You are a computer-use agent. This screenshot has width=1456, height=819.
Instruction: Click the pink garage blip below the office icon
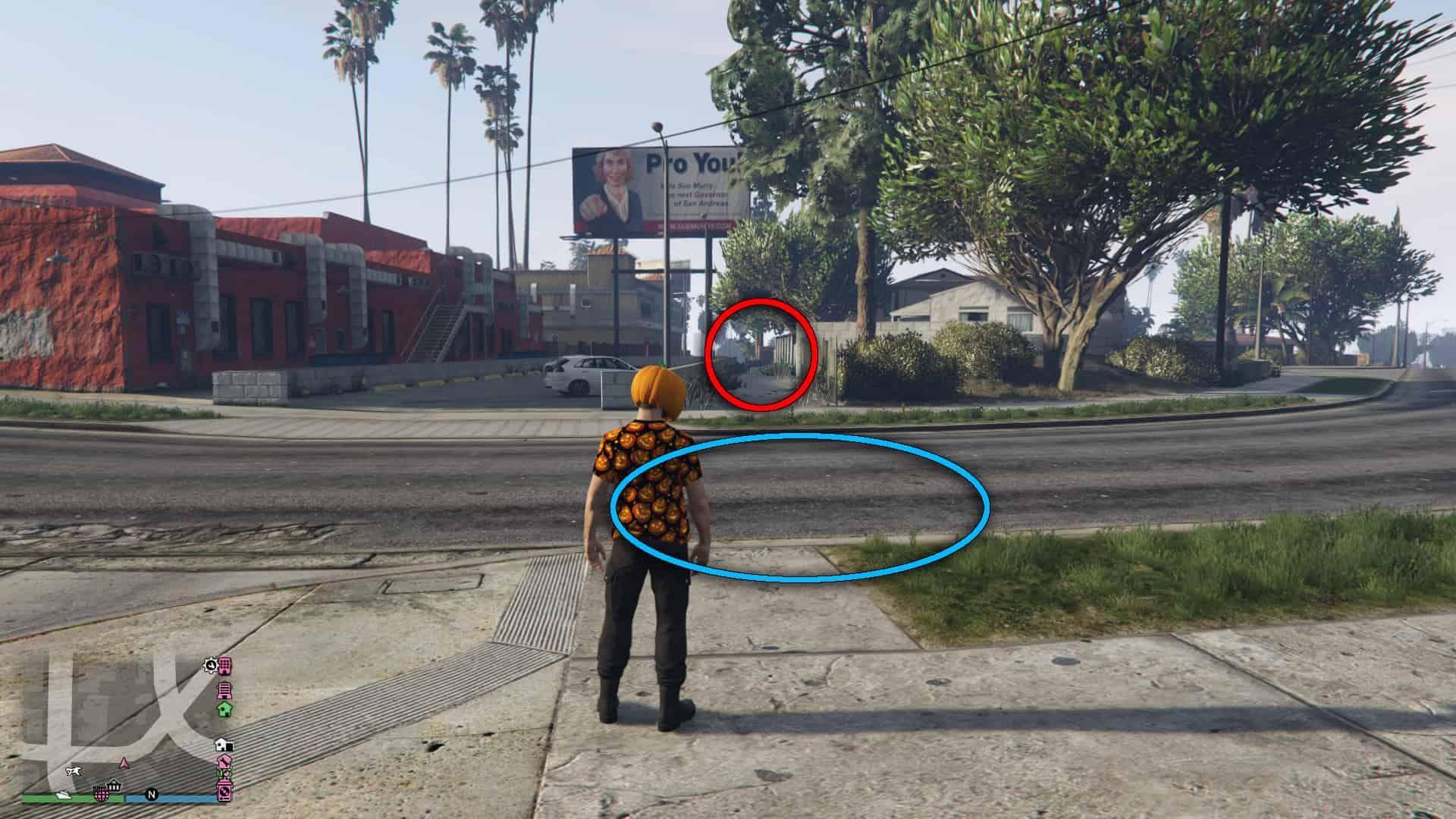pos(224,690)
